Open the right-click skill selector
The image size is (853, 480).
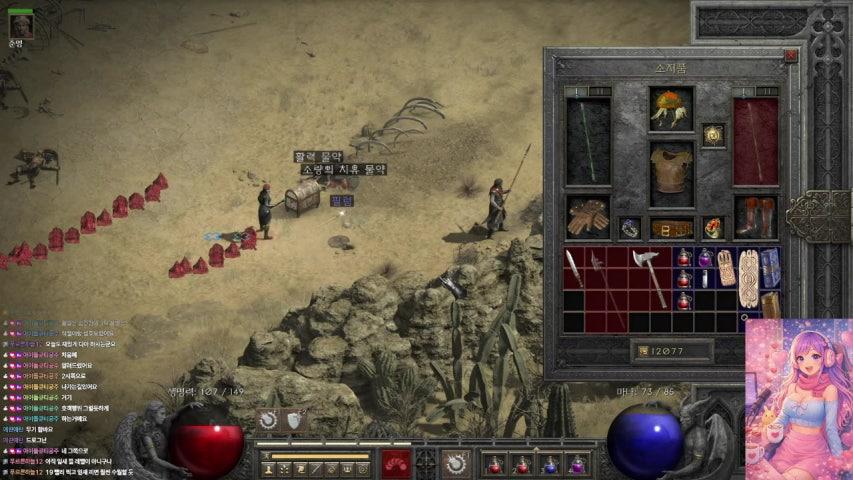tap(457, 464)
